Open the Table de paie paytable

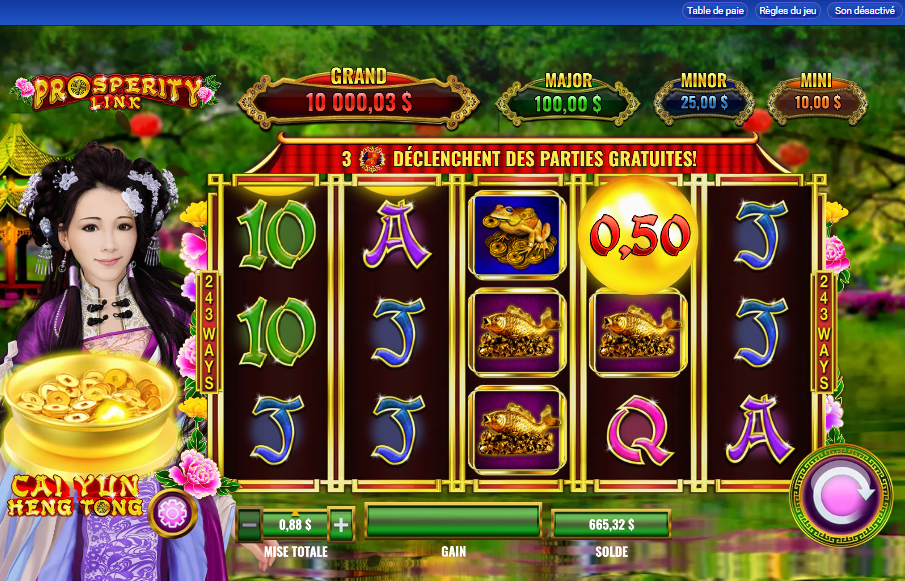tap(715, 11)
